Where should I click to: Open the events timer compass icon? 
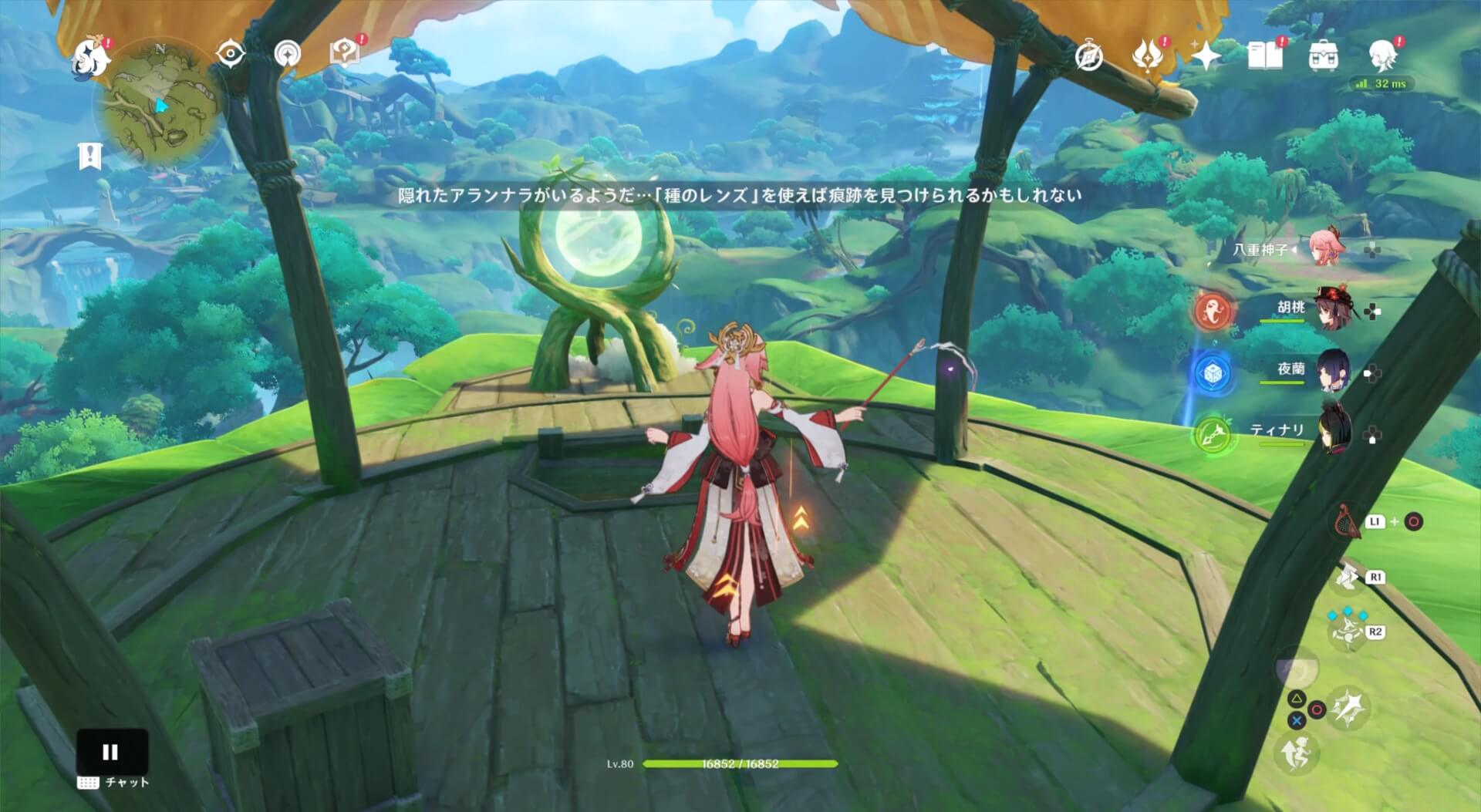[x=1088, y=55]
